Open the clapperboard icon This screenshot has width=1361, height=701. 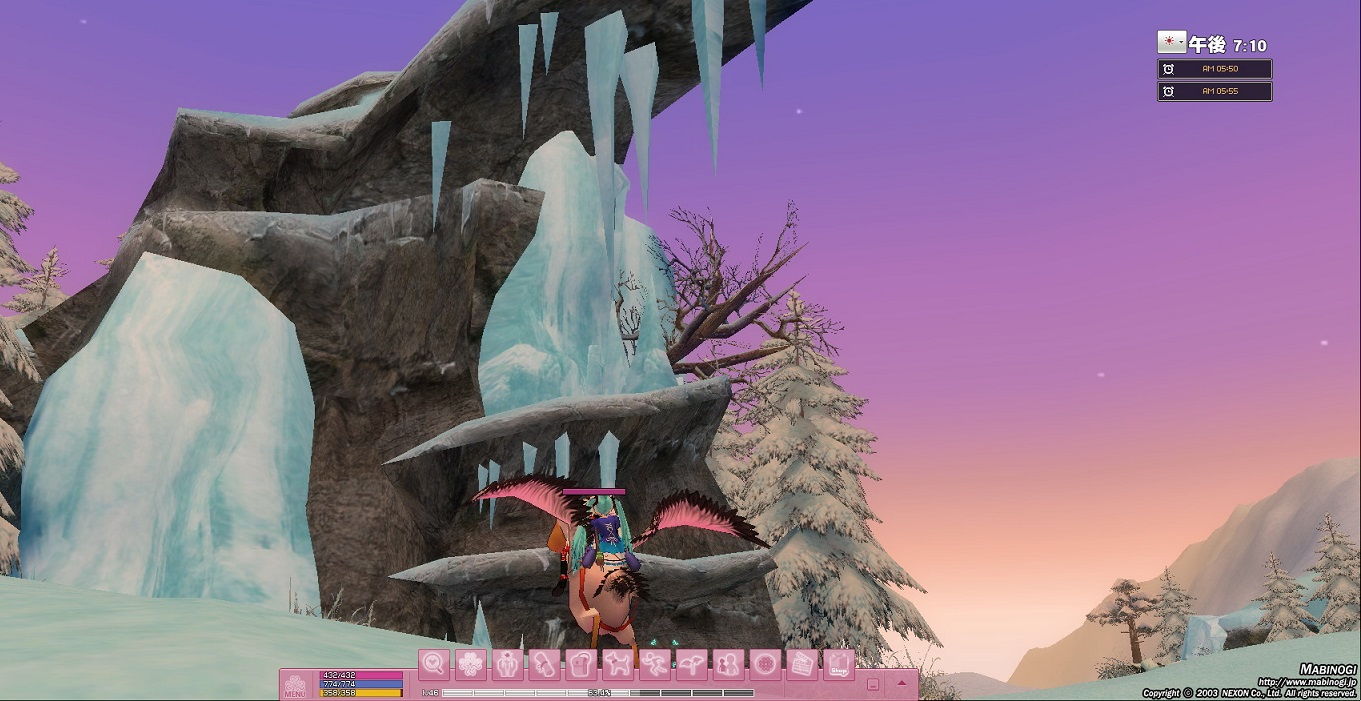point(802,664)
